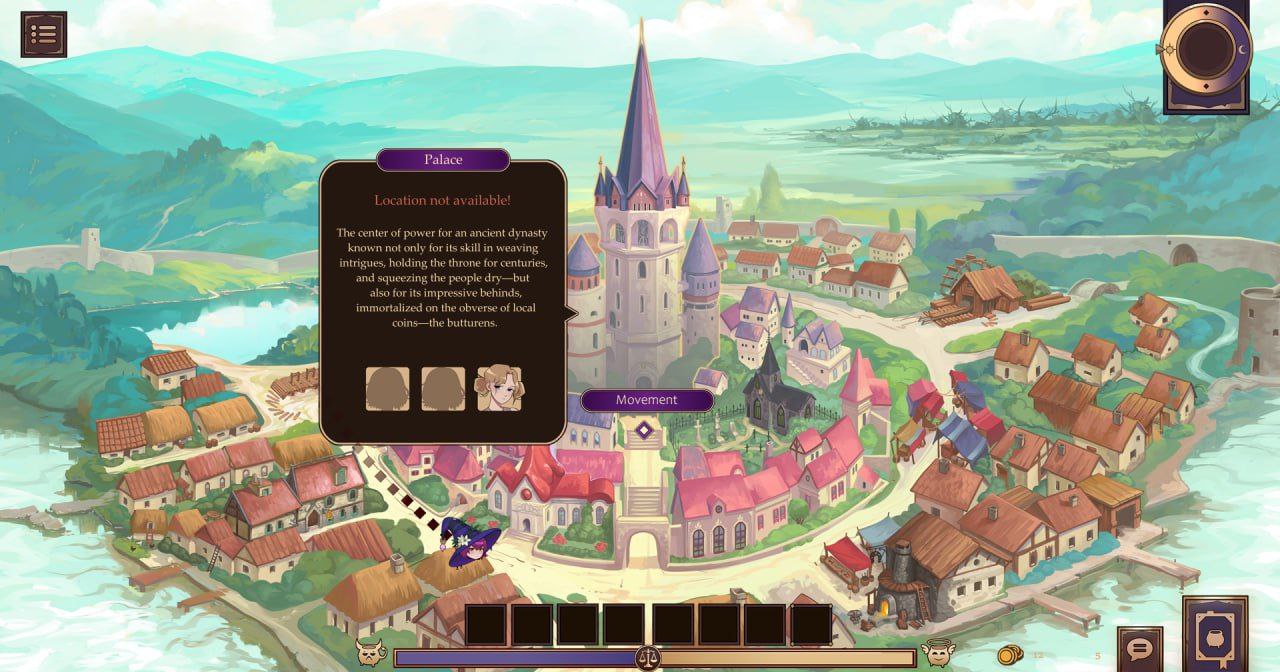Open the speech bubble dialogue log
The height and width of the screenshot is (672, 1280).
[1139, 649]
